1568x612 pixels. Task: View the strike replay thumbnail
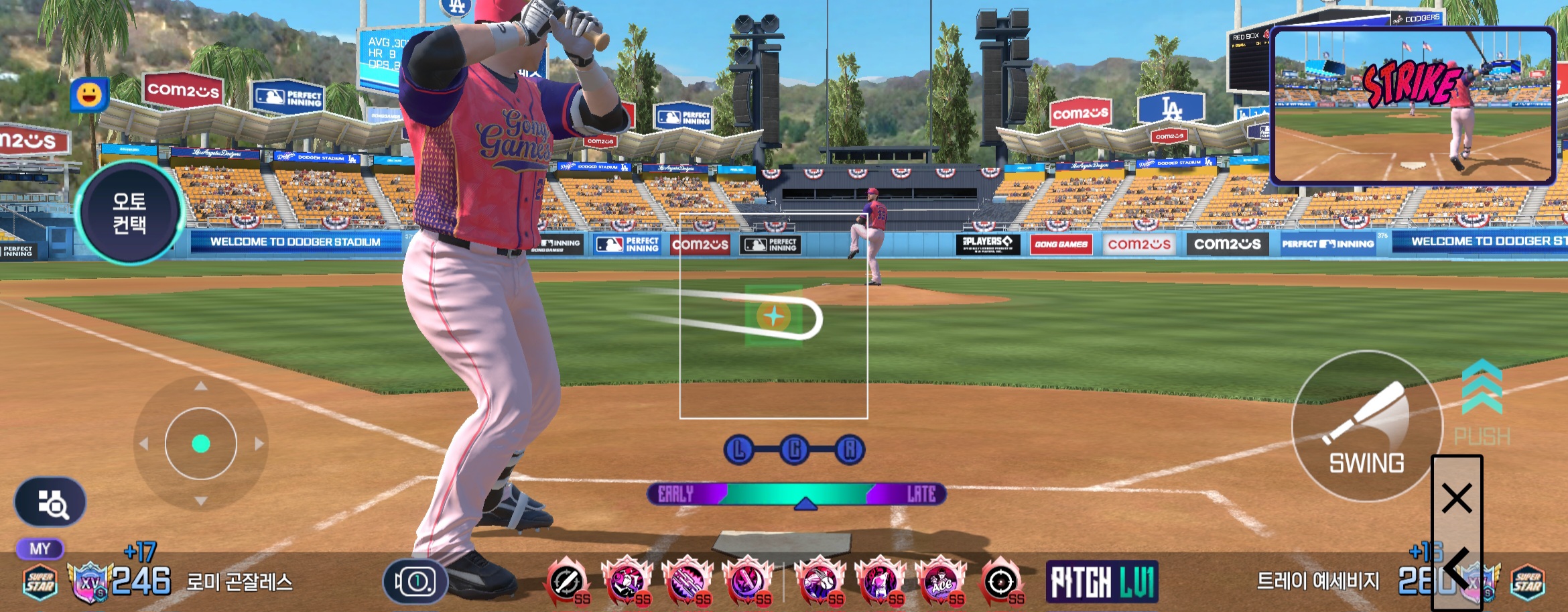coord(1413,106)
